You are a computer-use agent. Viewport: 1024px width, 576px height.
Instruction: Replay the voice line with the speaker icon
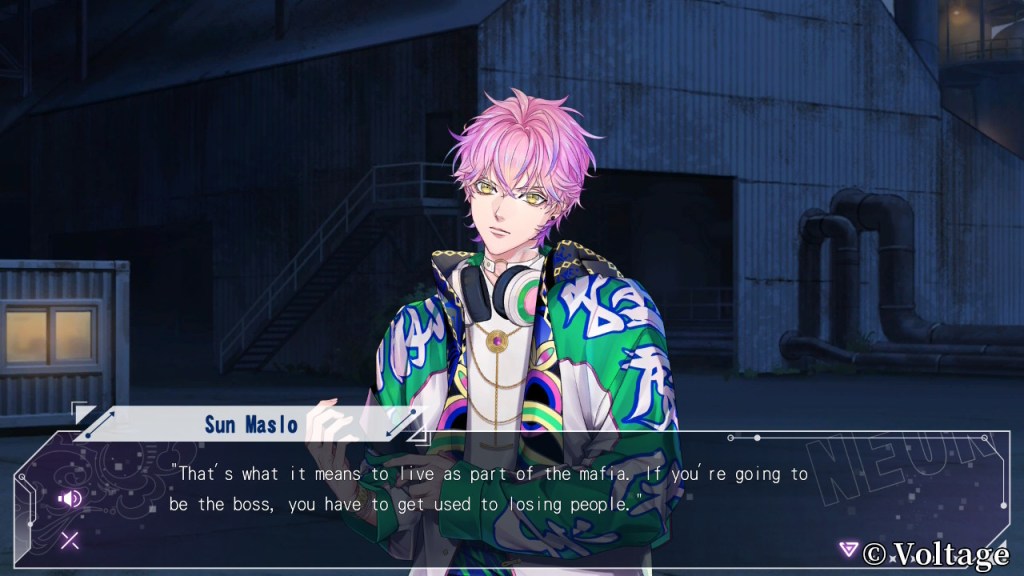click(70, 498)
